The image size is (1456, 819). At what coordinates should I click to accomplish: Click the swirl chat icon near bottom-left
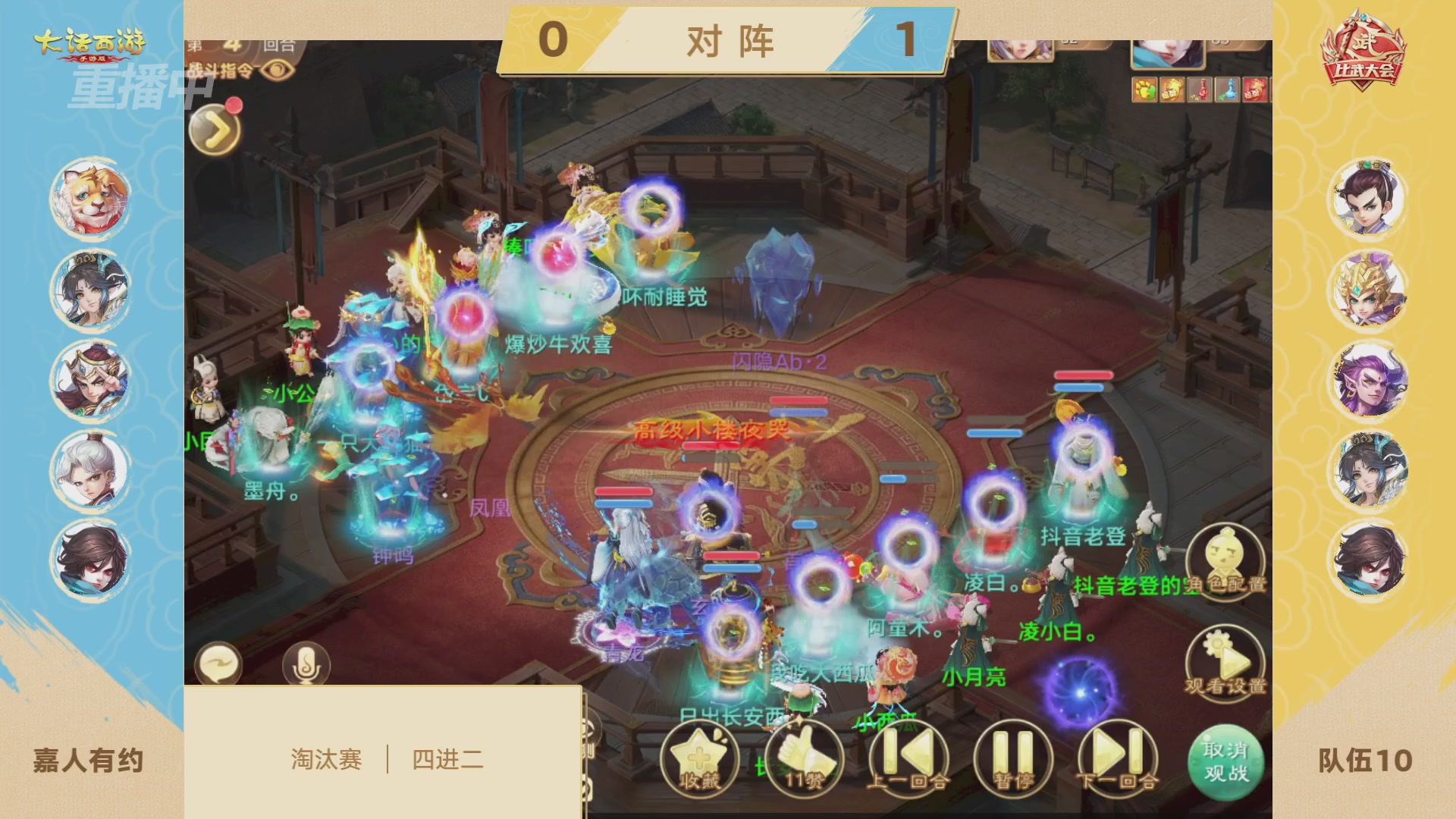pos(220,661)
